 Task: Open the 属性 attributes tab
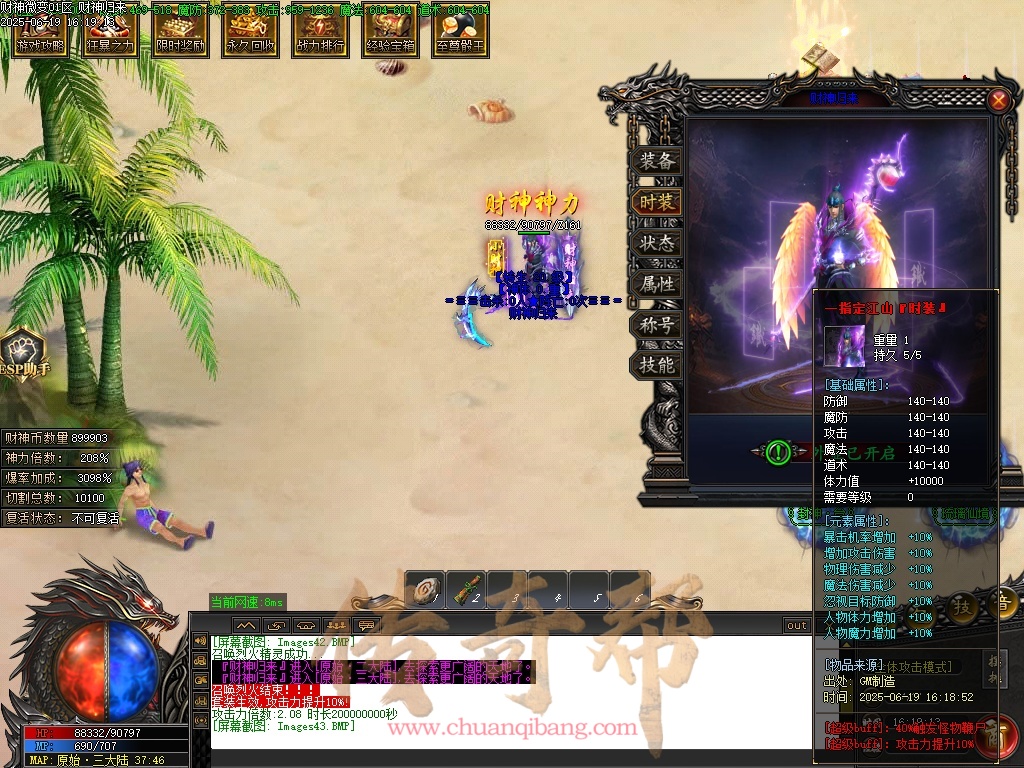pos(657,284)
